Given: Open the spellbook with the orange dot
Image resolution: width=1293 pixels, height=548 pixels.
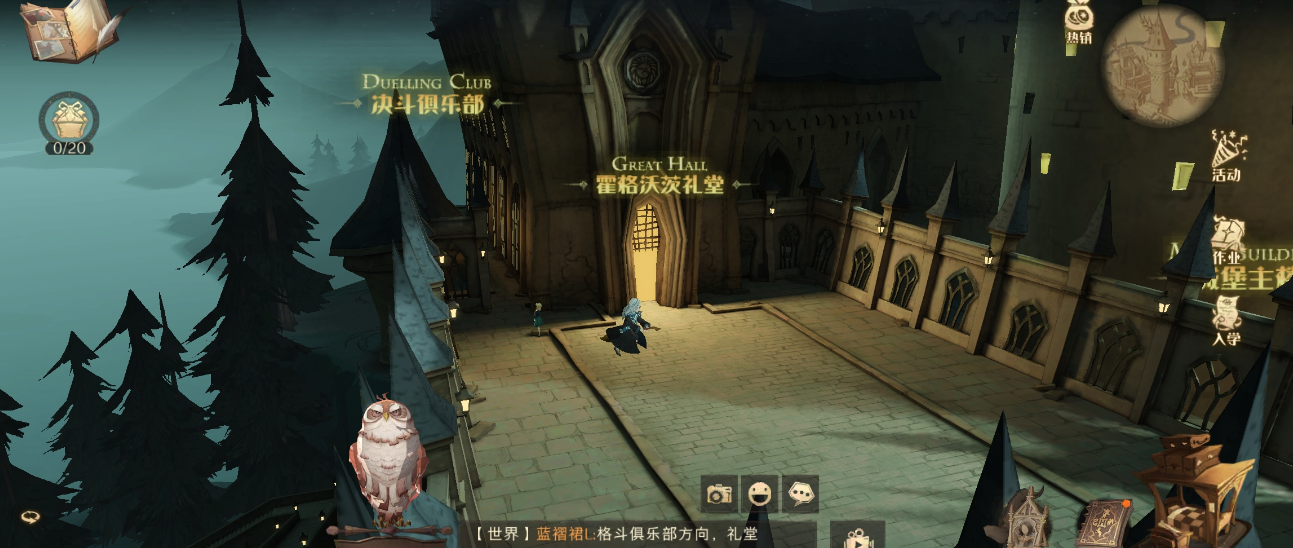Looking at the screenshot, I should (x=1103, y=520).
